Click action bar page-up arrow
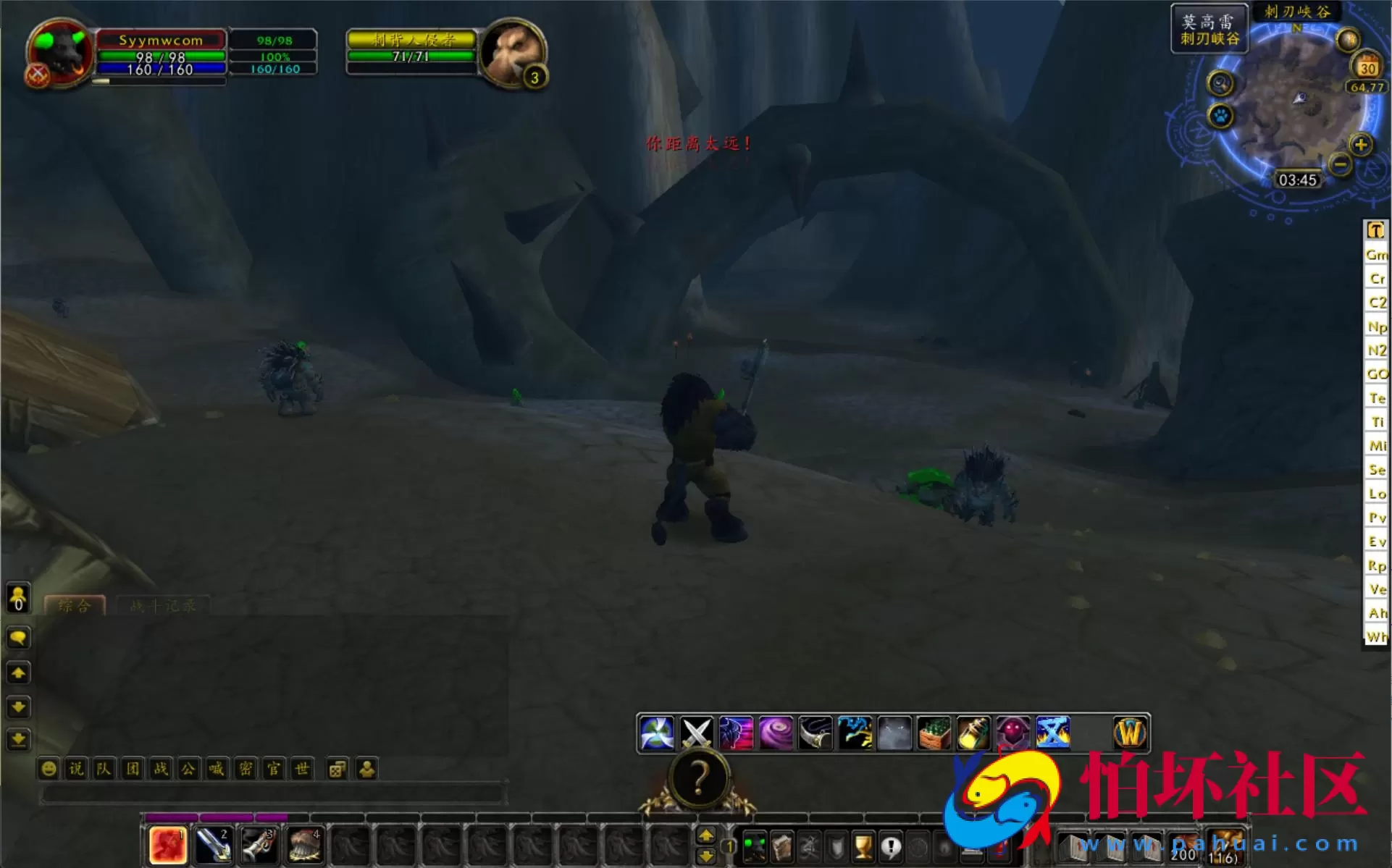 [x=708, y=834]
